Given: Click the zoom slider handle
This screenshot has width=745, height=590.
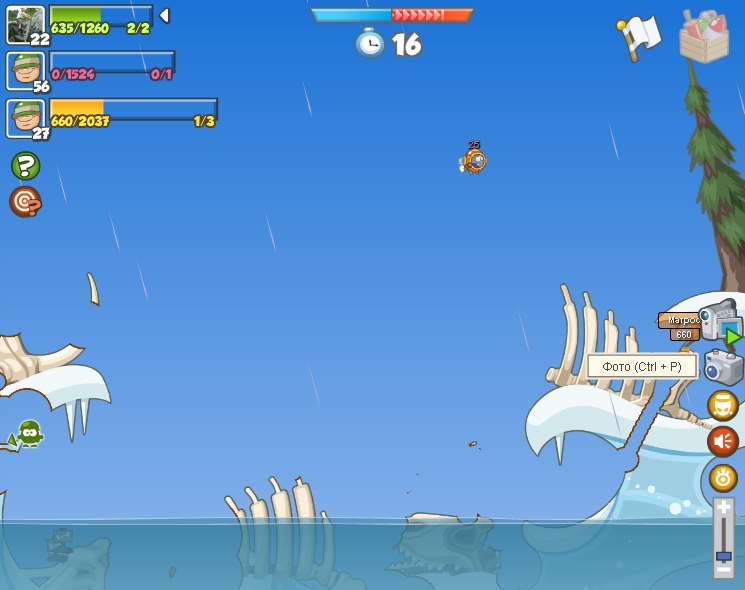Looking at the screenshot, I should click(724, 555).
